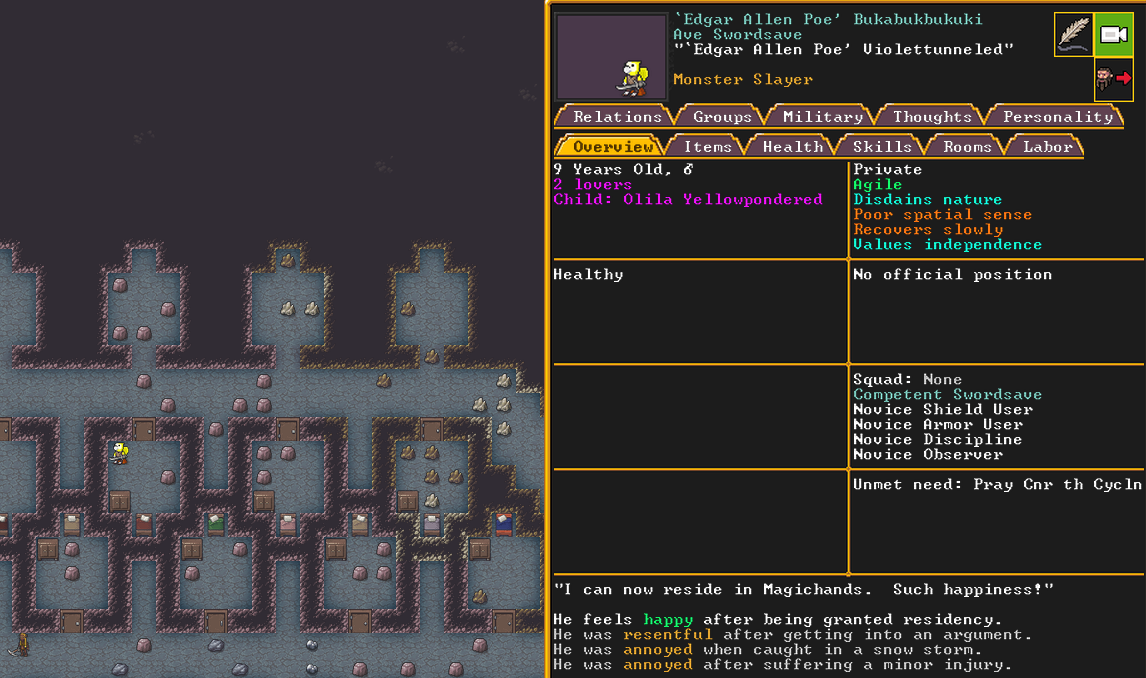This screenshot has height=678, width=1146.
Task: Switch to the Items tab
Action: pyautogui.click(x=707, y=147)
